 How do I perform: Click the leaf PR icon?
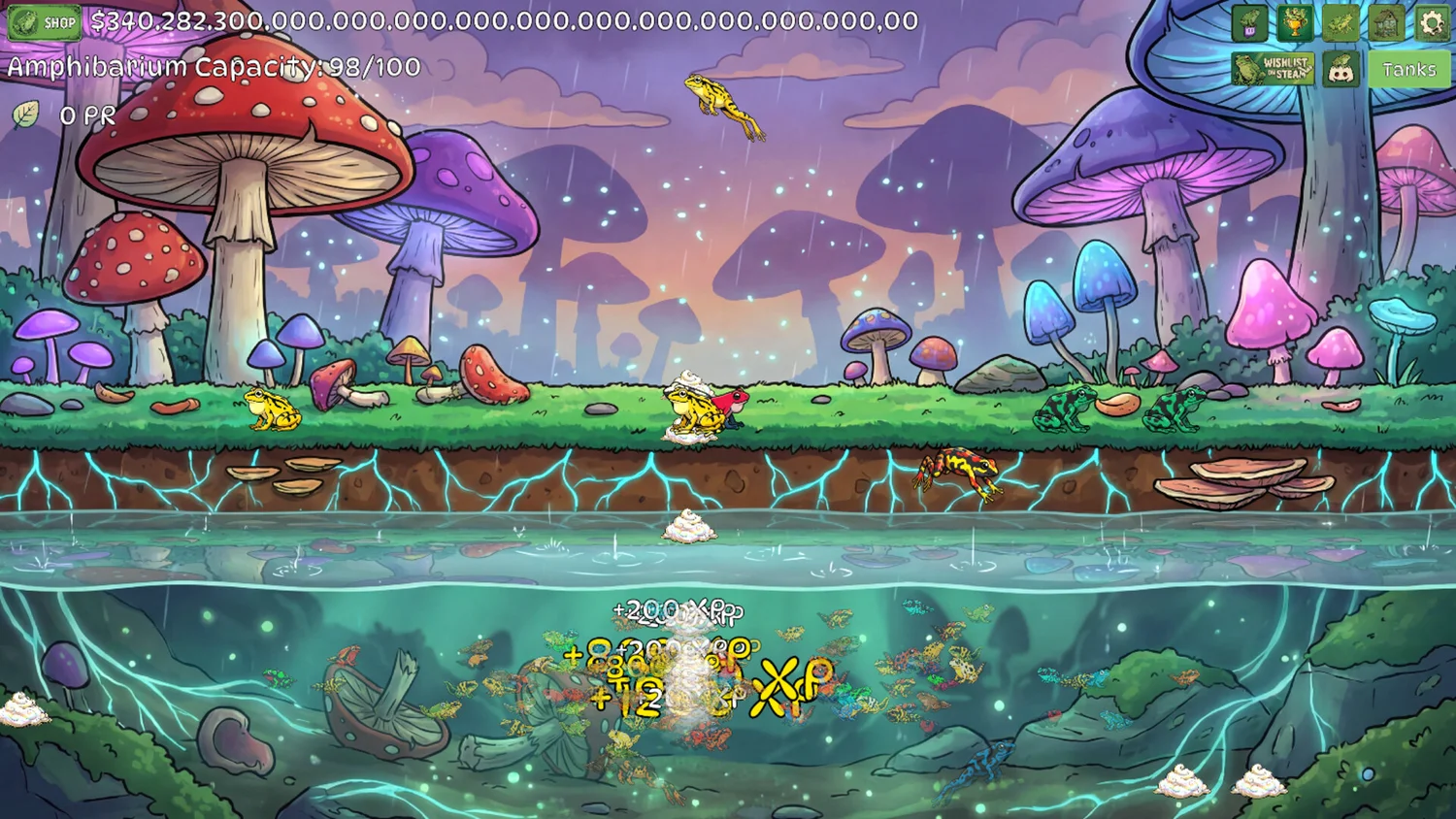26,115
